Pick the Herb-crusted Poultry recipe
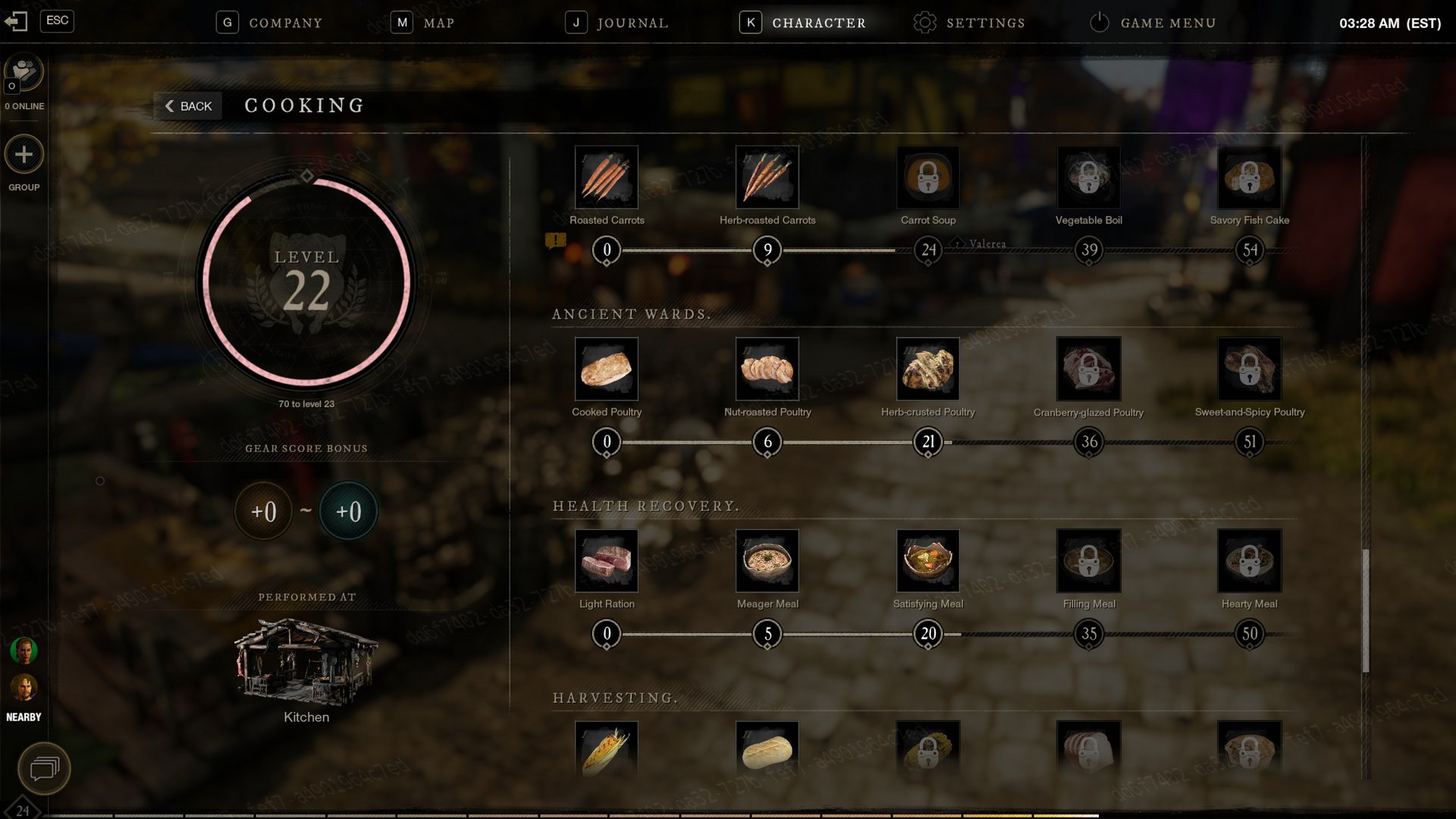Screen dimensions: 1456x819 click(928, 369)
